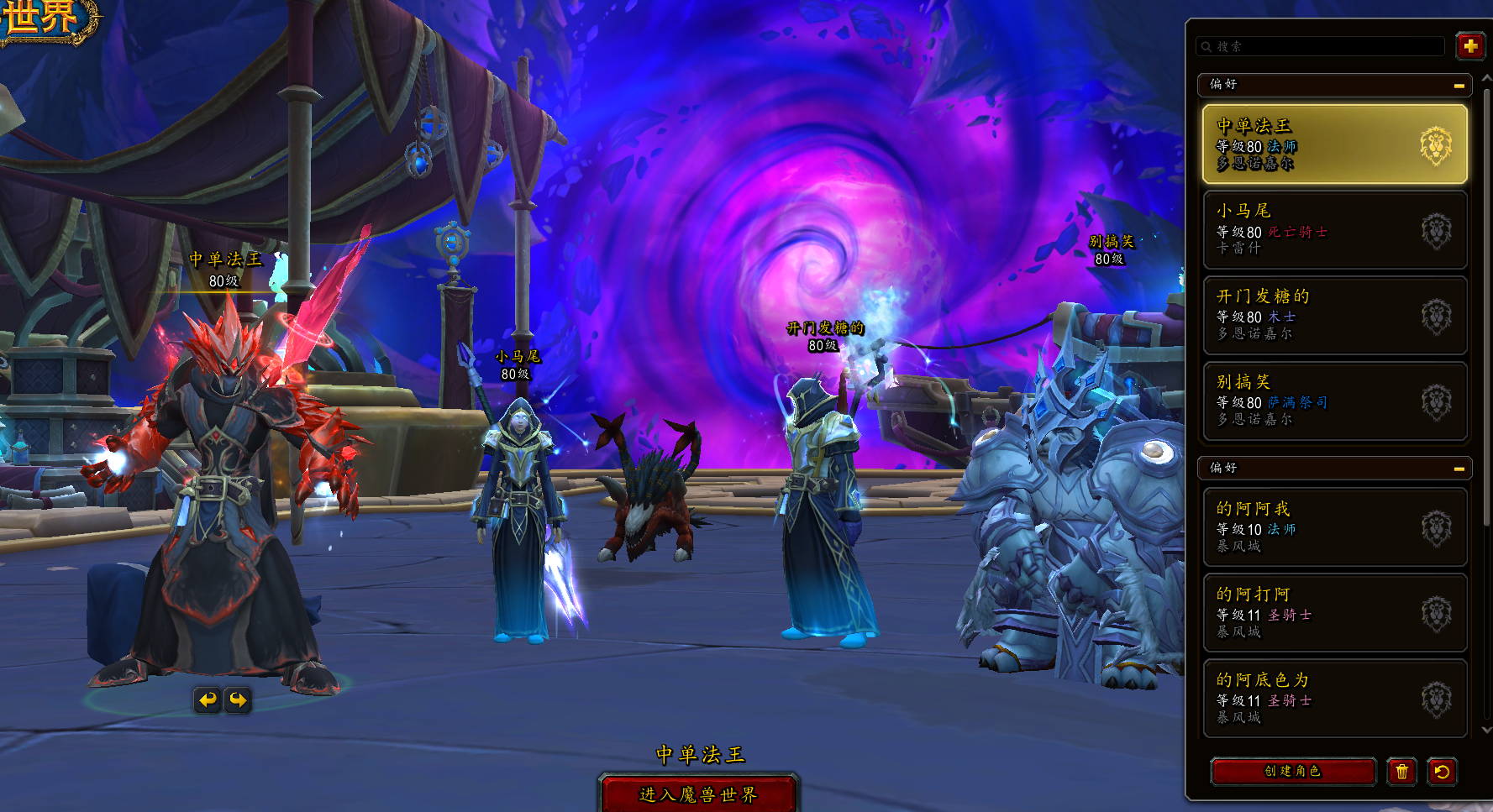
Task: Click the undo arrow restore character button
Action: (x=1442, y=771)
